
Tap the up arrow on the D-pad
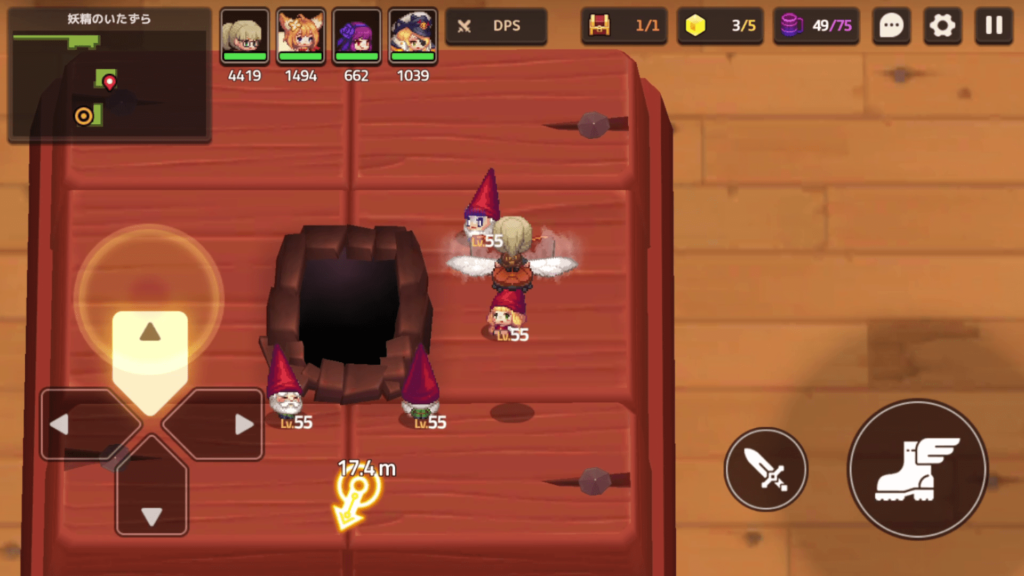pyautogui.click(x=150, y=345)
